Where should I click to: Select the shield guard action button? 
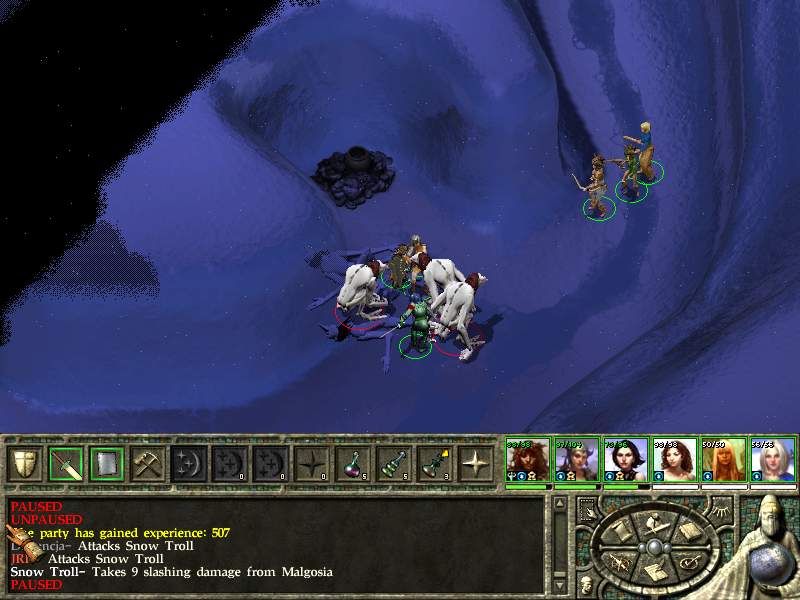pos(24,464)
